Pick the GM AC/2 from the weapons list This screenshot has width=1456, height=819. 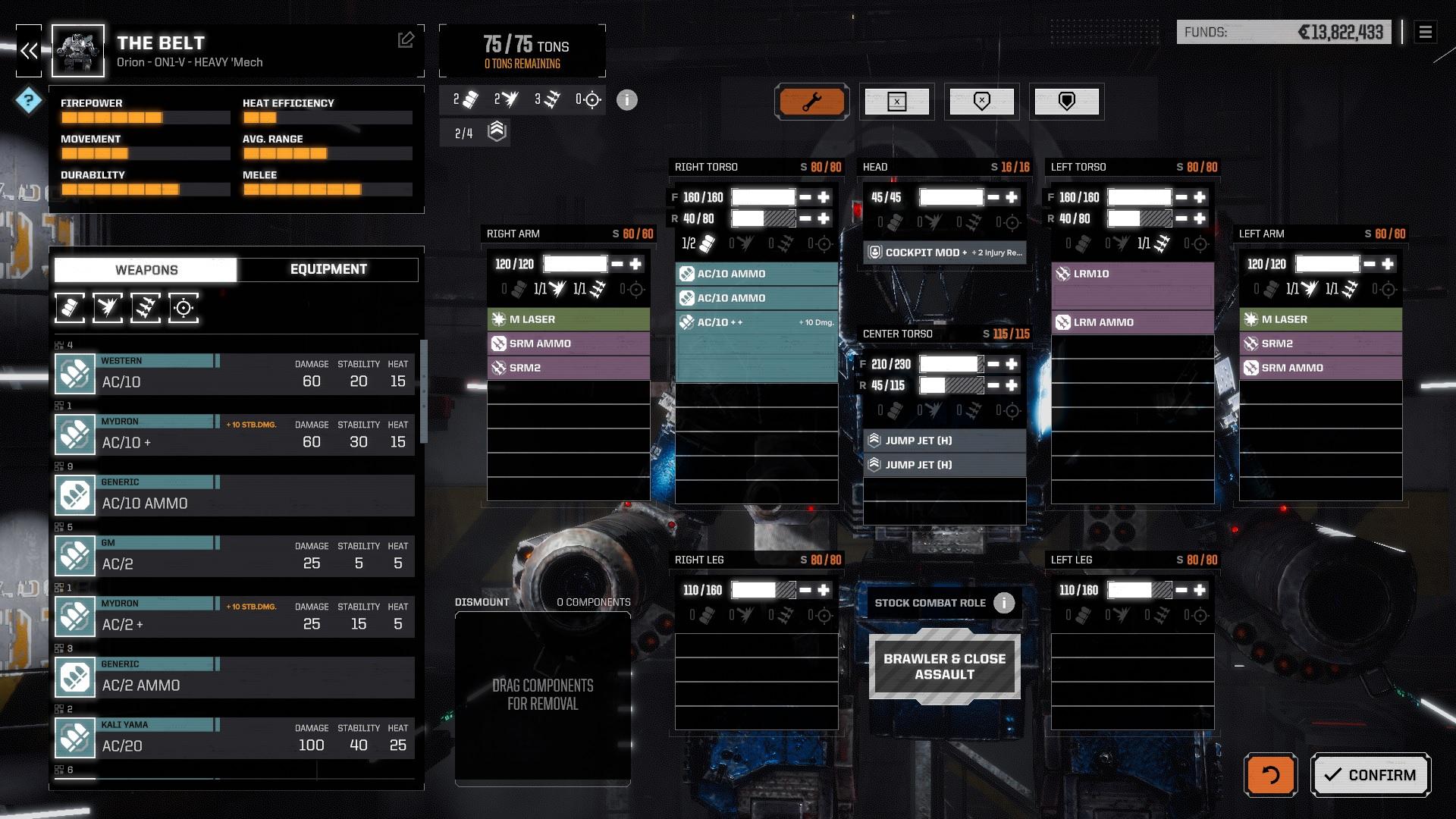(235, 556)
